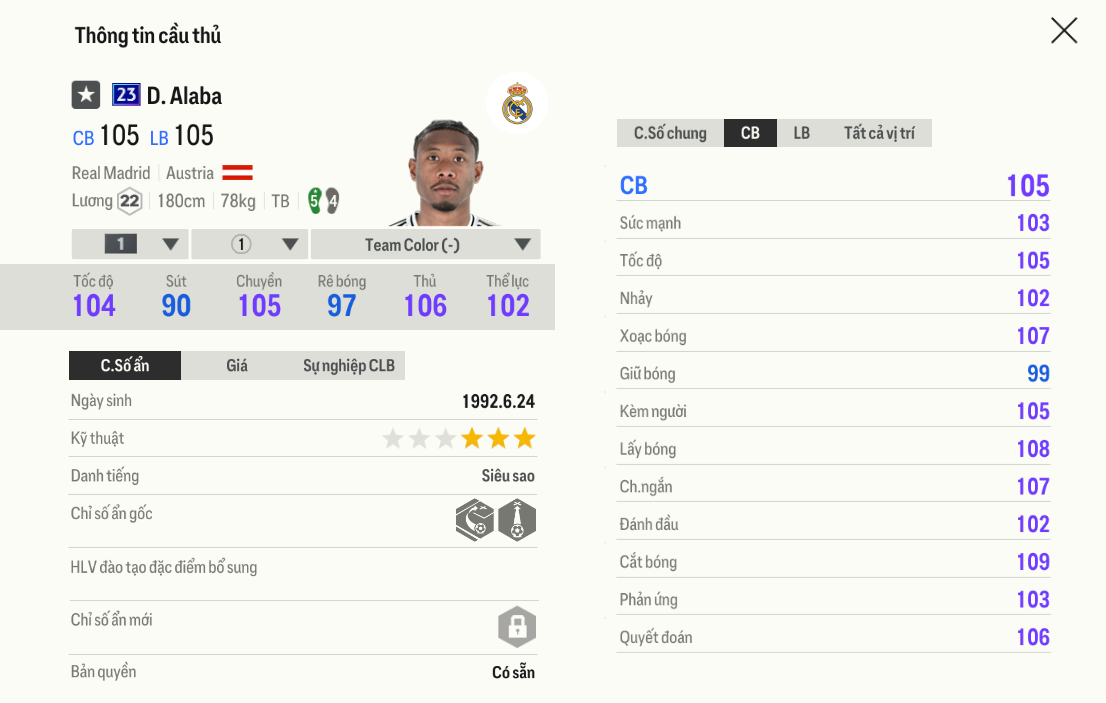1106x703 pixels.
Task: Select the C.Số ẩn tab
Action: tap(125, 366)
